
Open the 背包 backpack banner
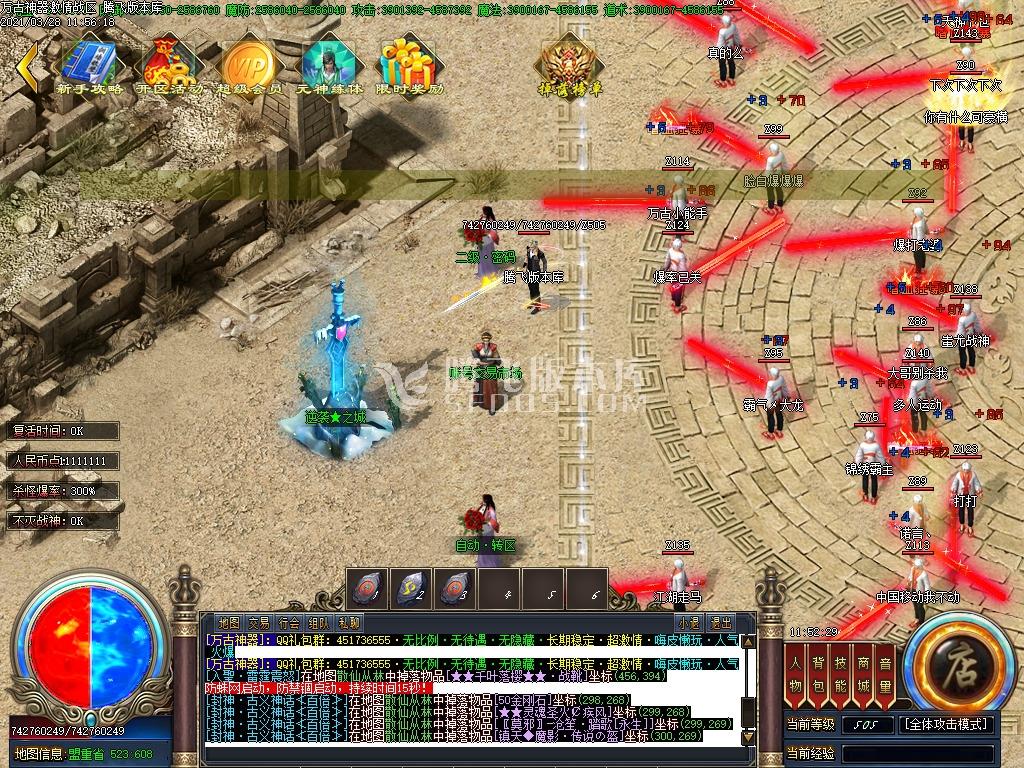[818, 673]
